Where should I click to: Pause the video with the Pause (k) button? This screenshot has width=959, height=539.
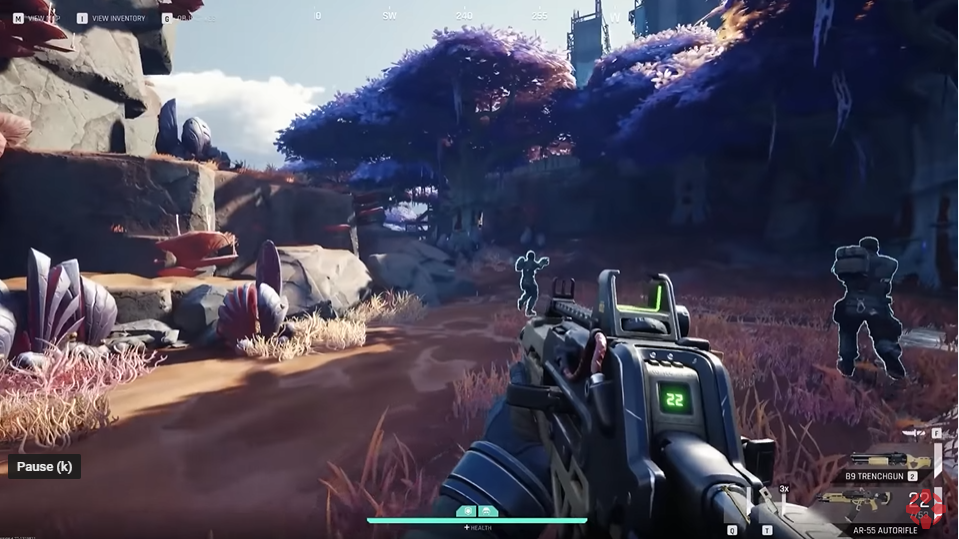(44, 467)
